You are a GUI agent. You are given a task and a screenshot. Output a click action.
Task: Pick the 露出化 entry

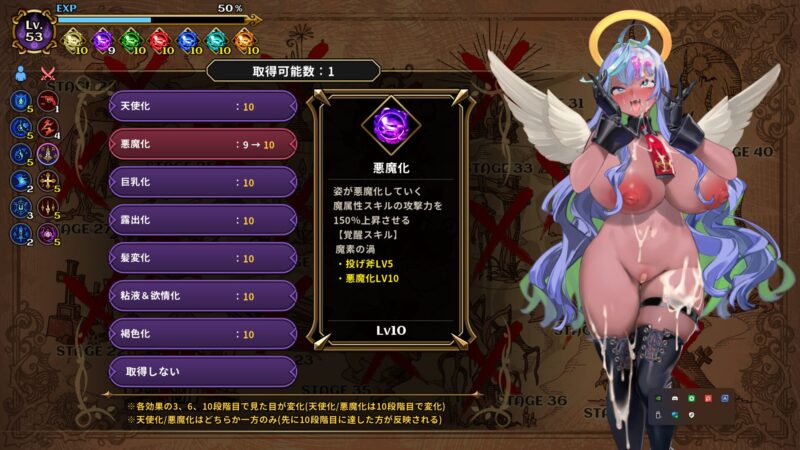coord(202,220)
